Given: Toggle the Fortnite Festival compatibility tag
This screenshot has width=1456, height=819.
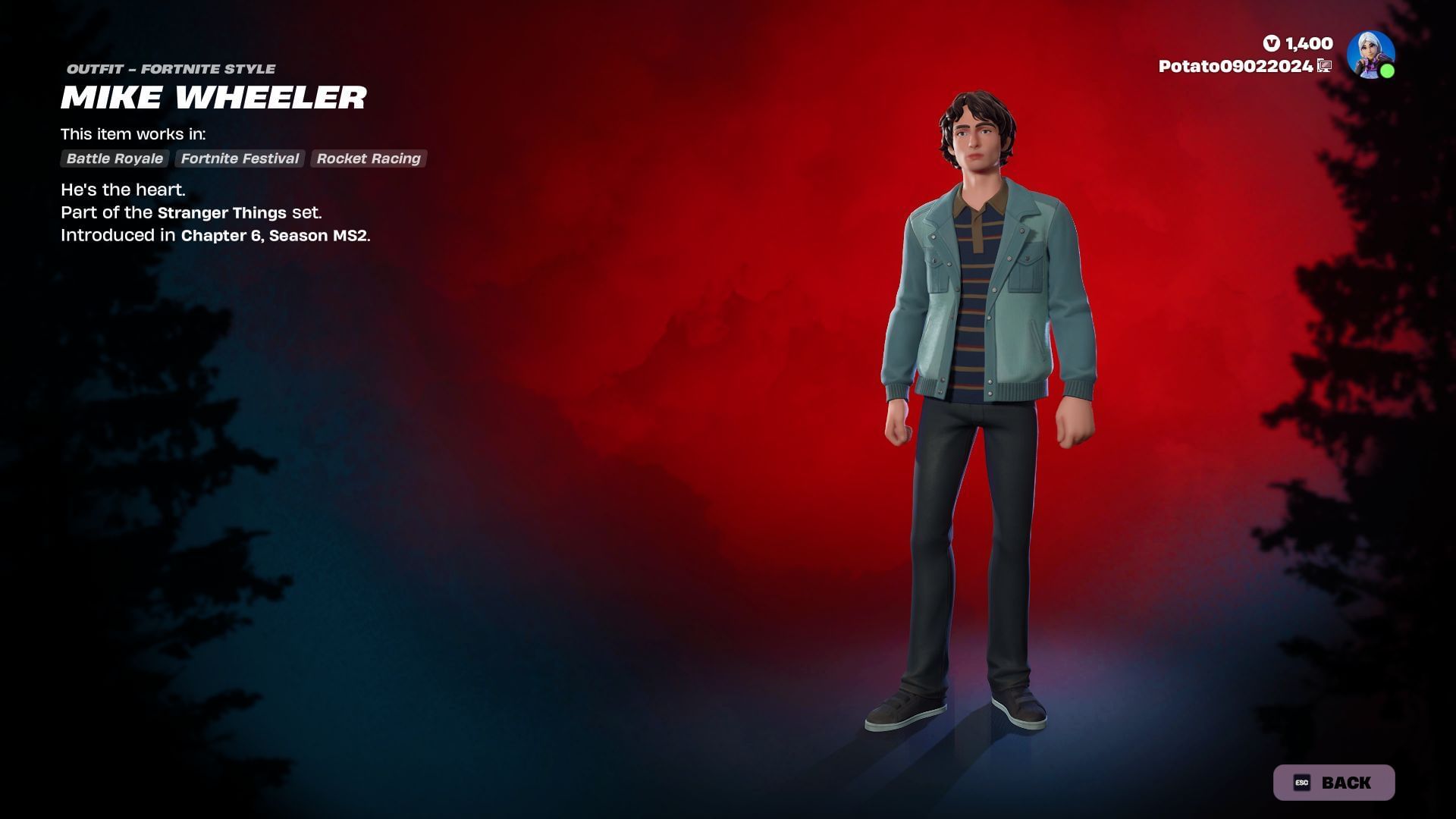Looking at the screenshot, I should 240,158.
